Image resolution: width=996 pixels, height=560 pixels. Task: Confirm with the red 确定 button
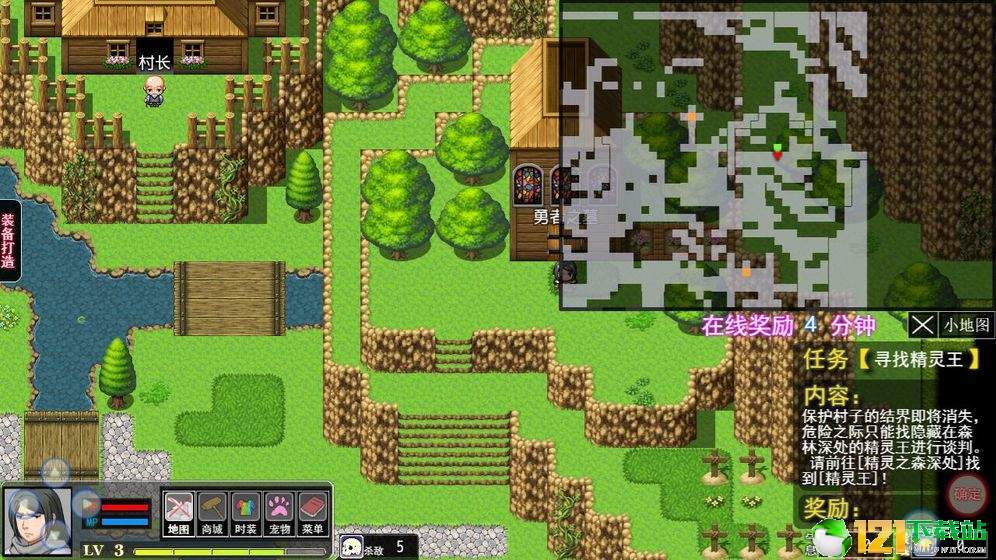pyautogui.click(x=966, y=493)
